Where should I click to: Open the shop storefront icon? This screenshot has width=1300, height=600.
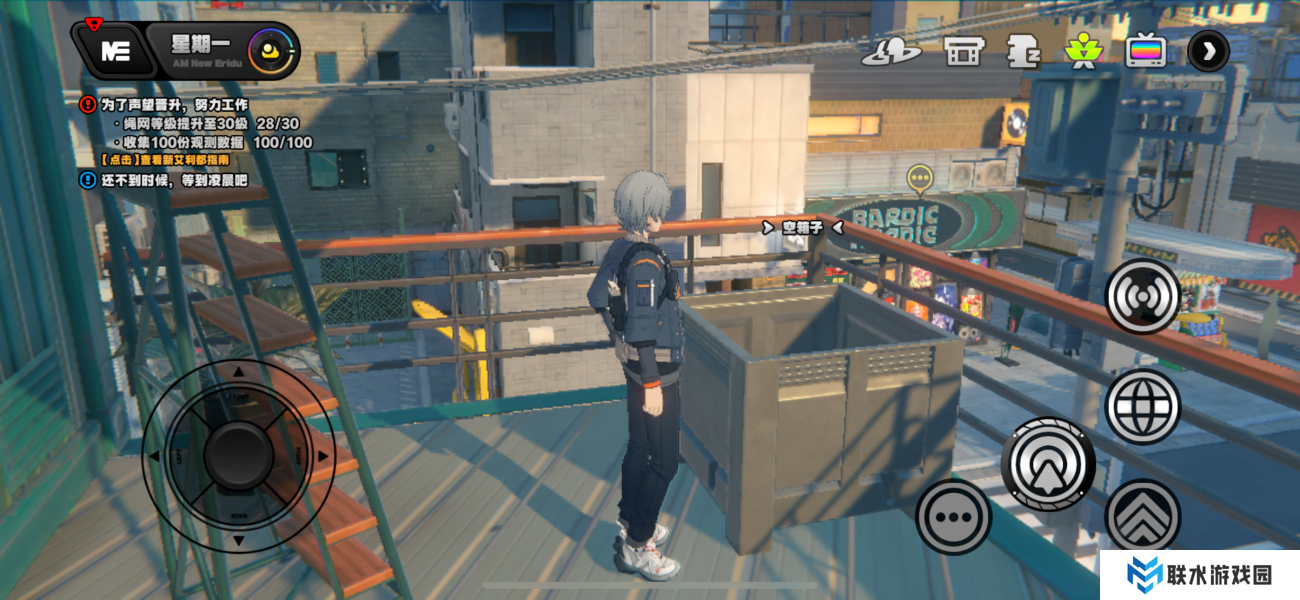(x=963, y=51)
